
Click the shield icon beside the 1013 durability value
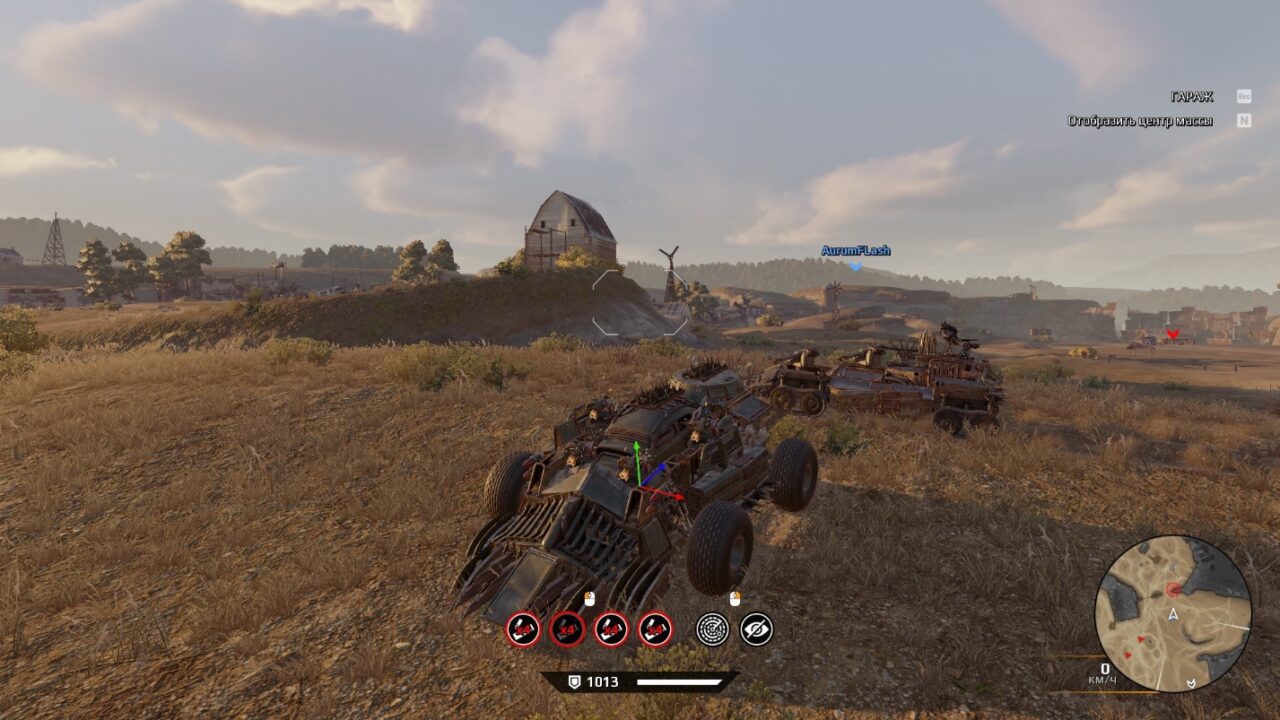click(576, 682)
